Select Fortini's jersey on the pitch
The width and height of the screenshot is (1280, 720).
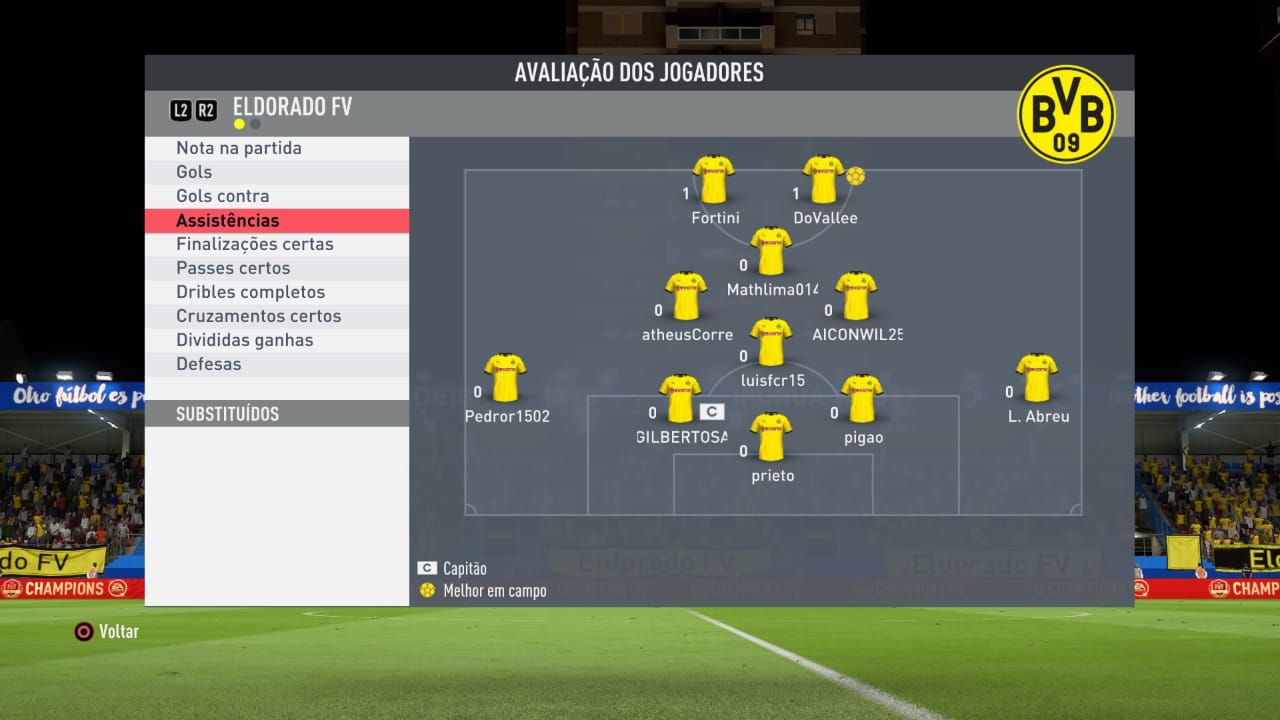[714, 180]
